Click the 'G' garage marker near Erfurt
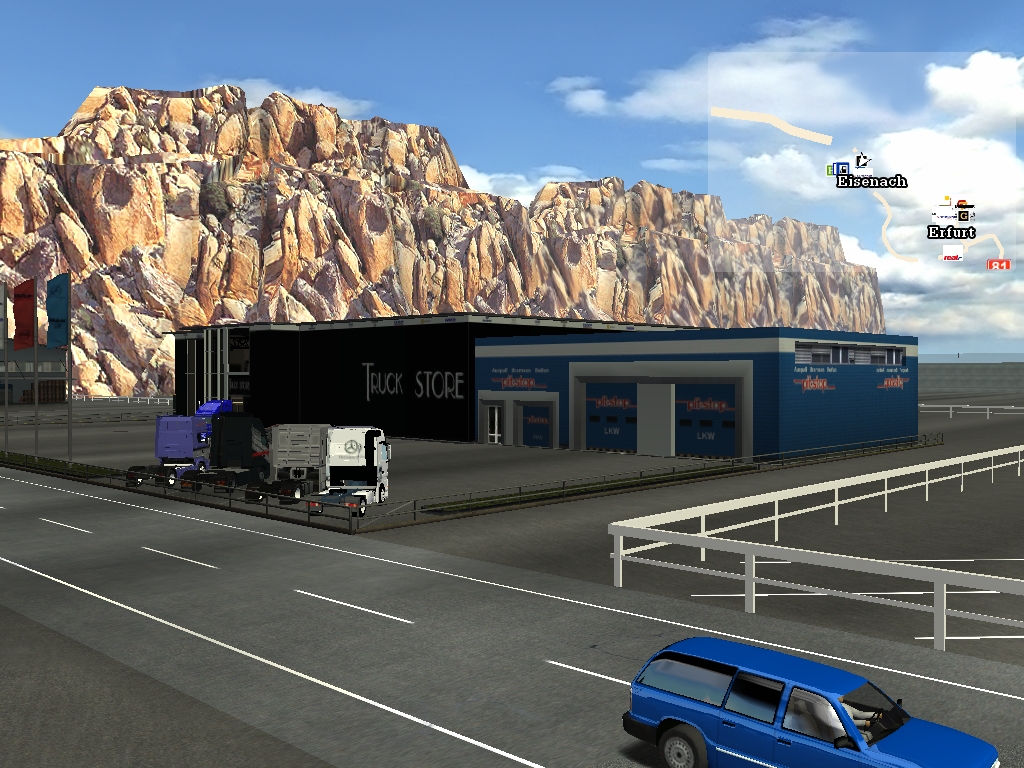 [x=964, y=214]
